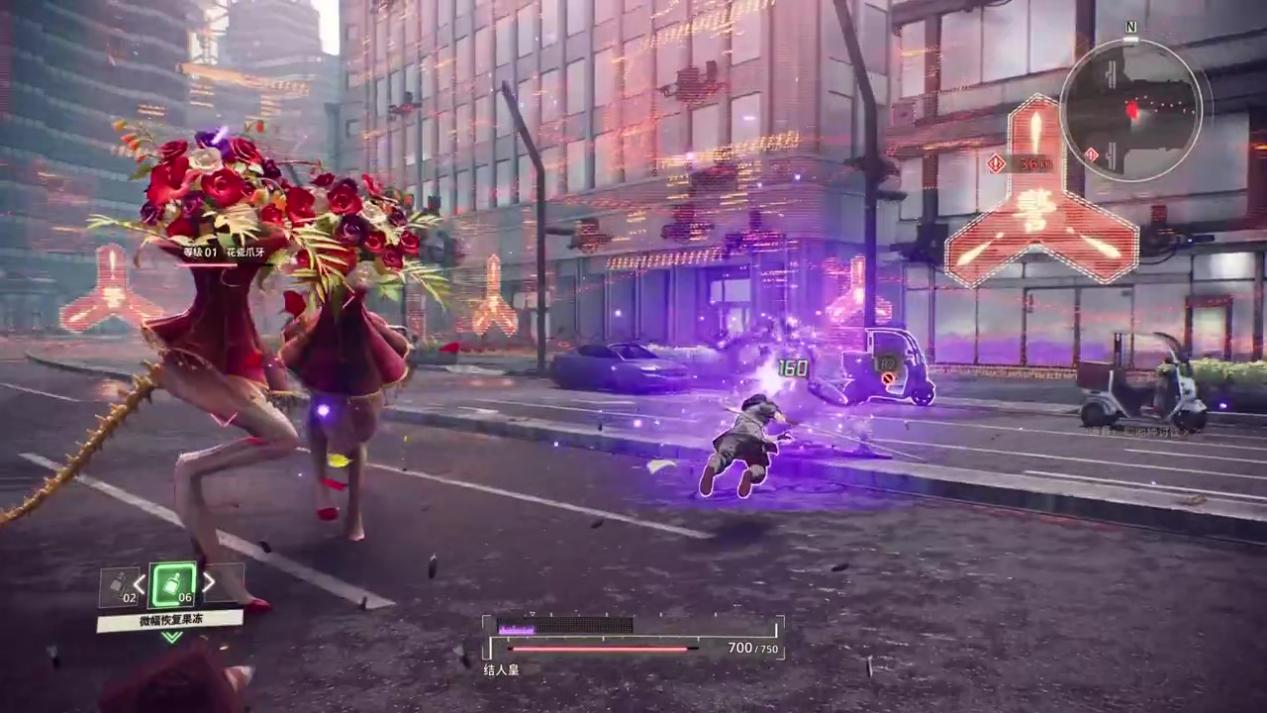This screenshot has width=1267, height=713.
Task: Select the green recovery jelly item slot
Action: click(173, 584)
